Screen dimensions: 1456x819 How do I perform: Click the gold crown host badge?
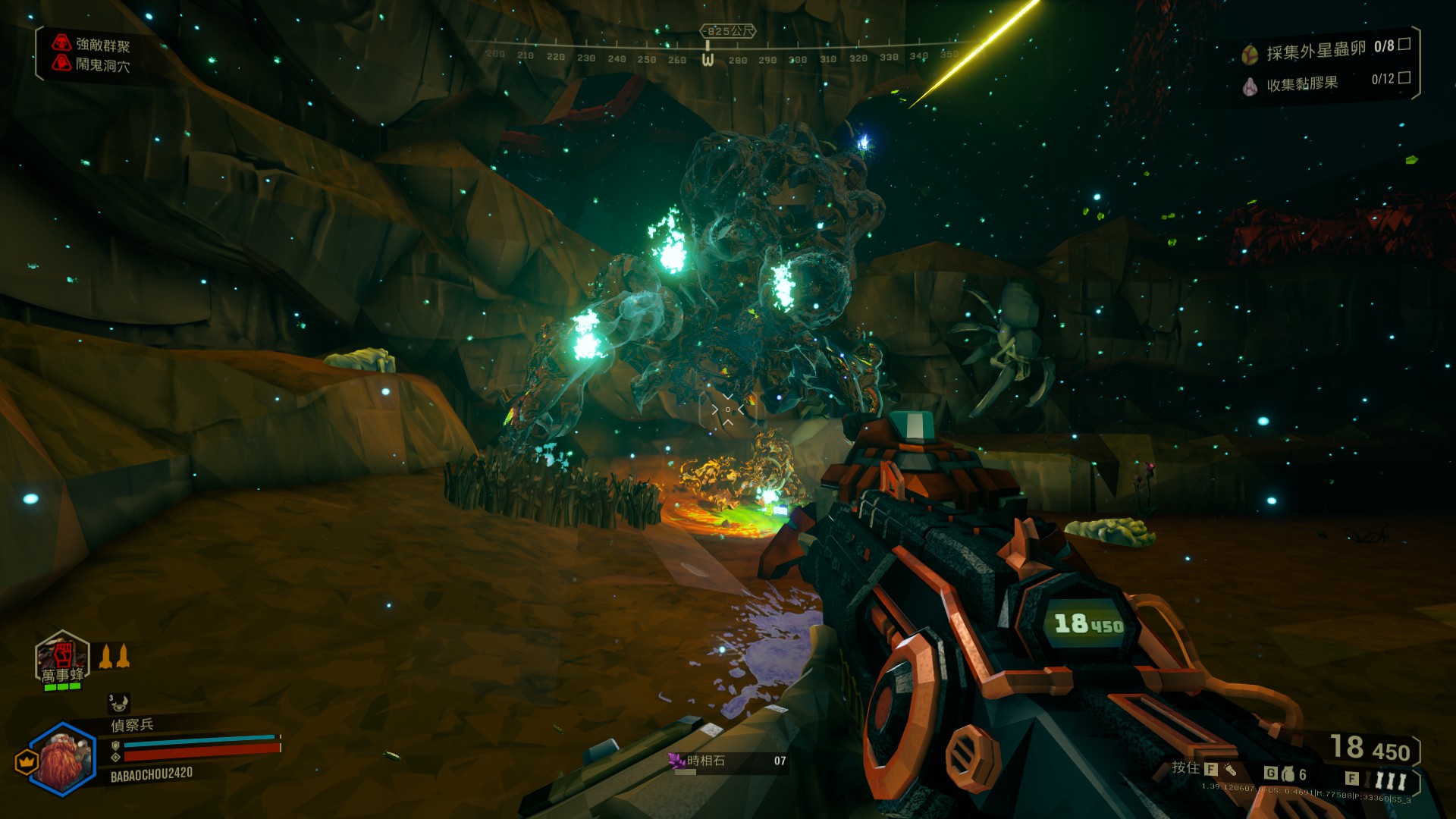[27, 761]
